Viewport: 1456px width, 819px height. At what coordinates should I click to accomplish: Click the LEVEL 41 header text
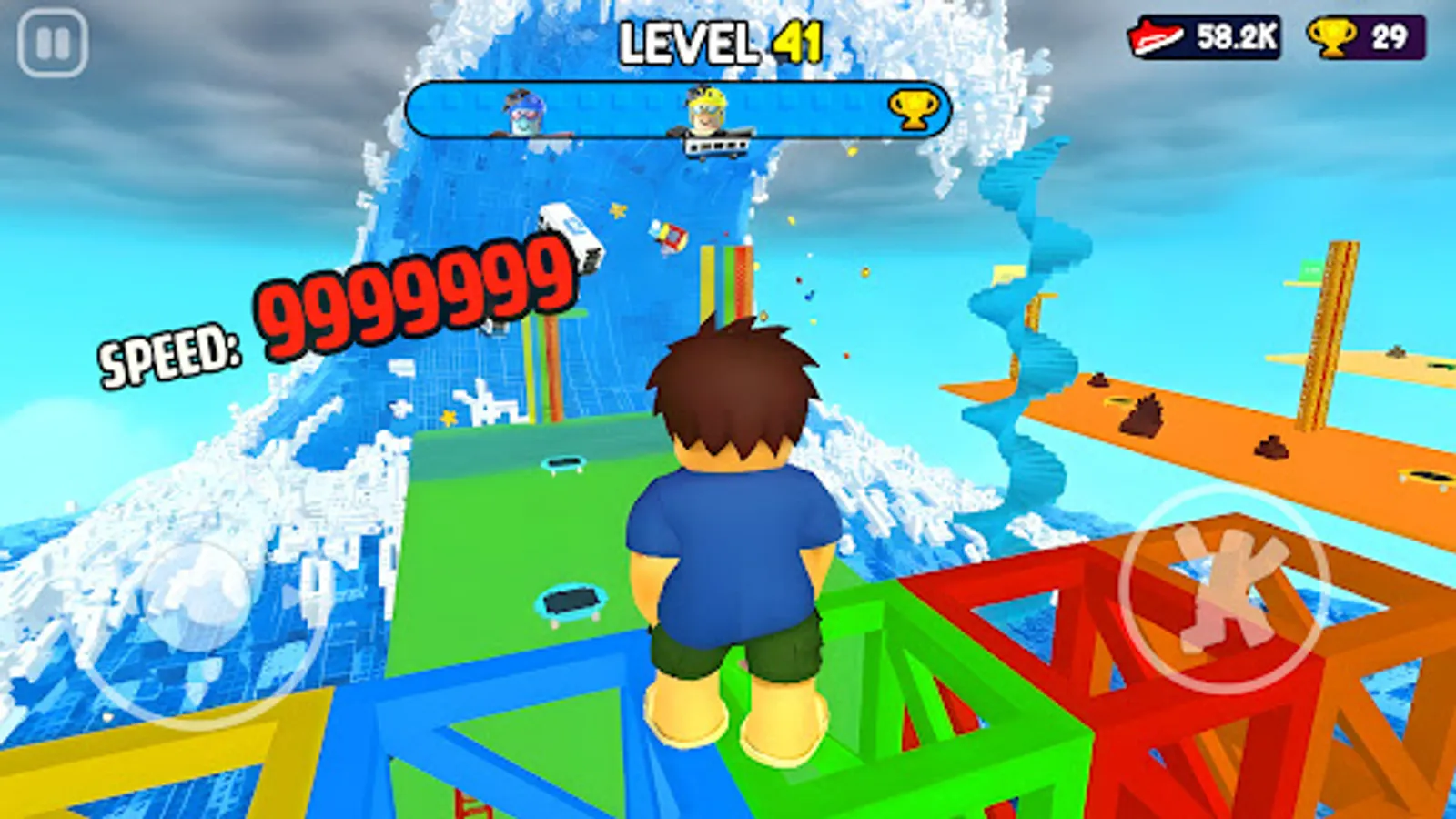pyautogui.click(x=719, y=38)
